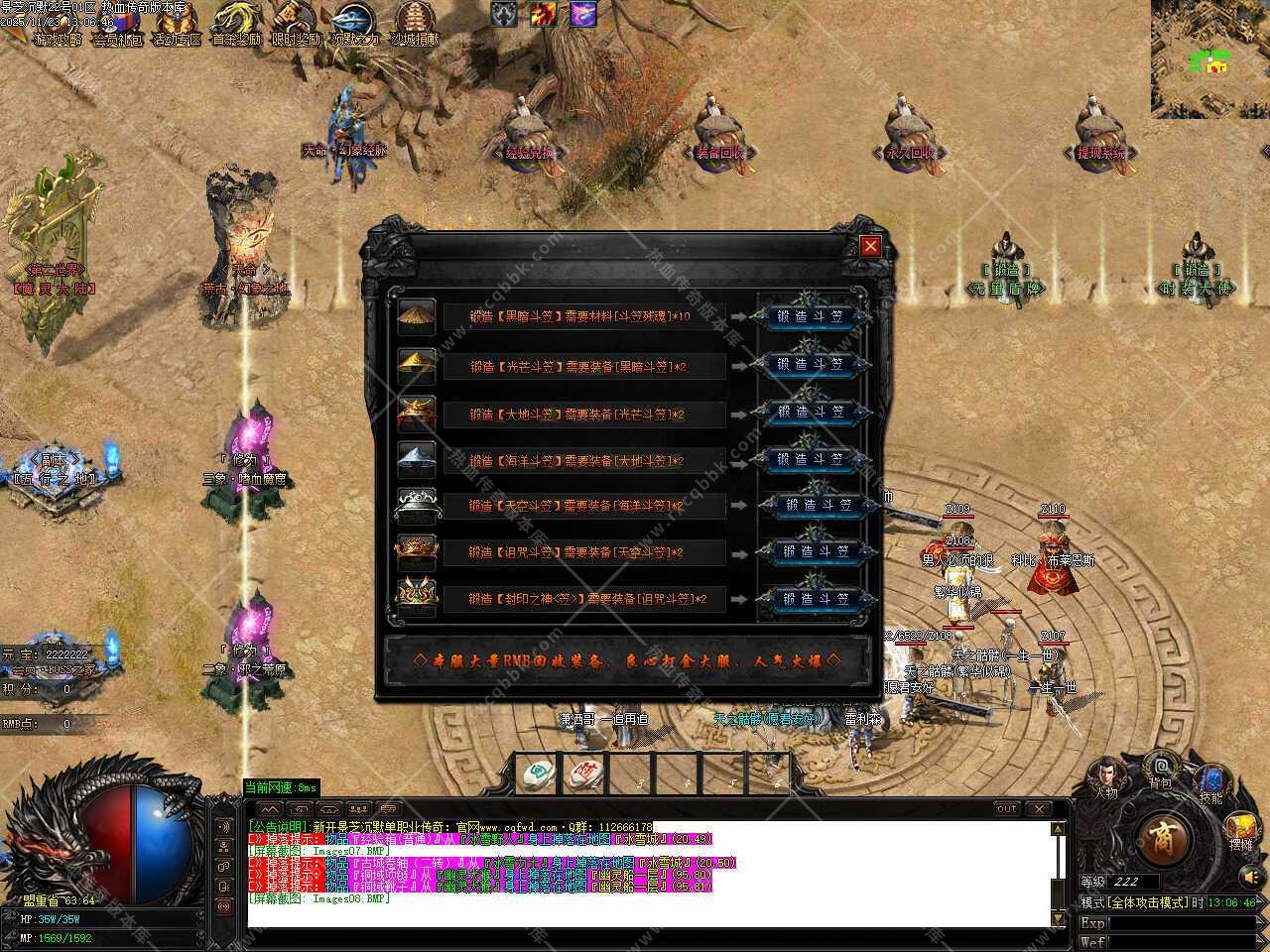This screenshot has height=952, width=1270.
Task: Open the 背包 backpack
Action: (1160, 770)
